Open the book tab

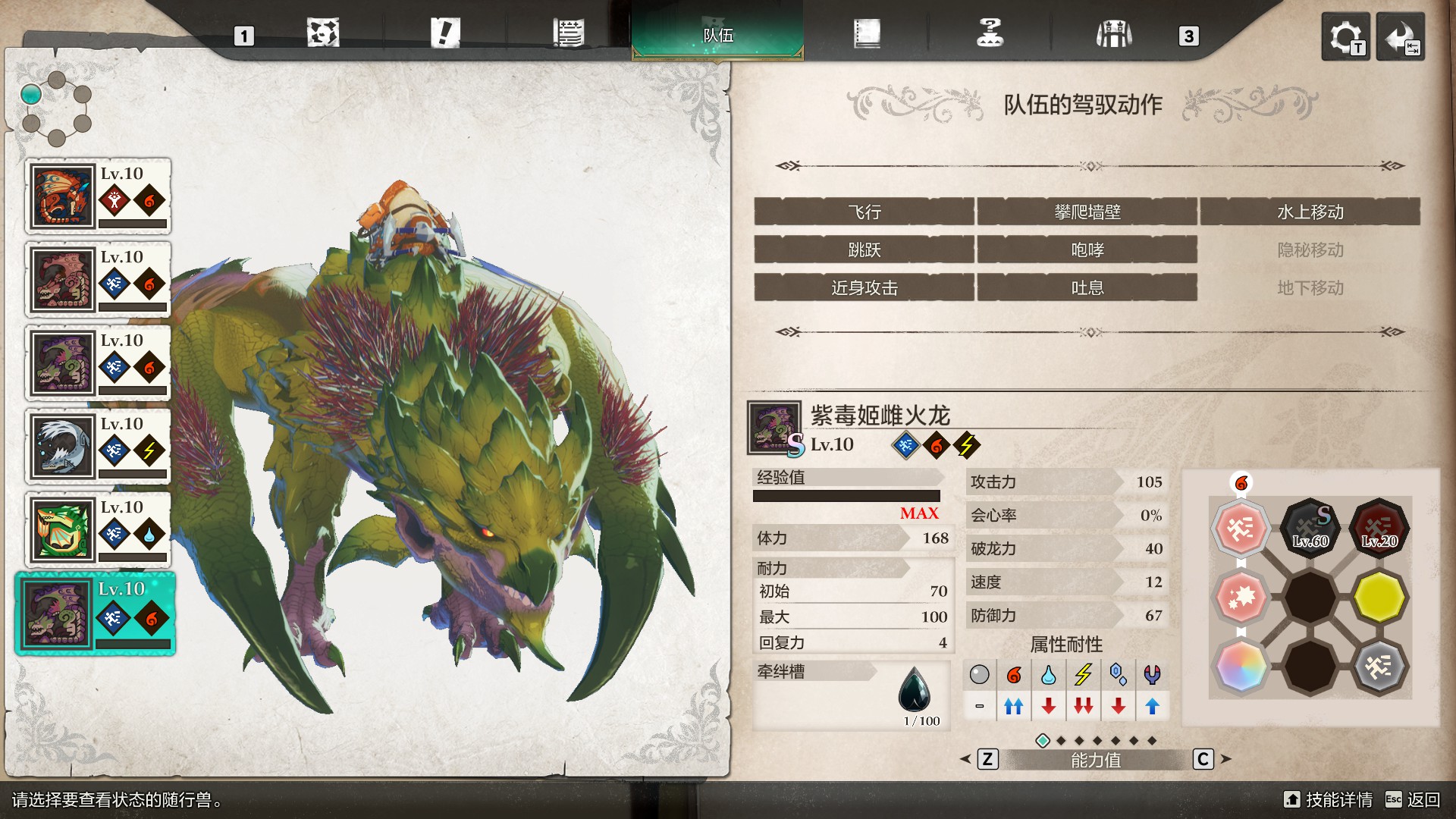(x=867, y=34)
